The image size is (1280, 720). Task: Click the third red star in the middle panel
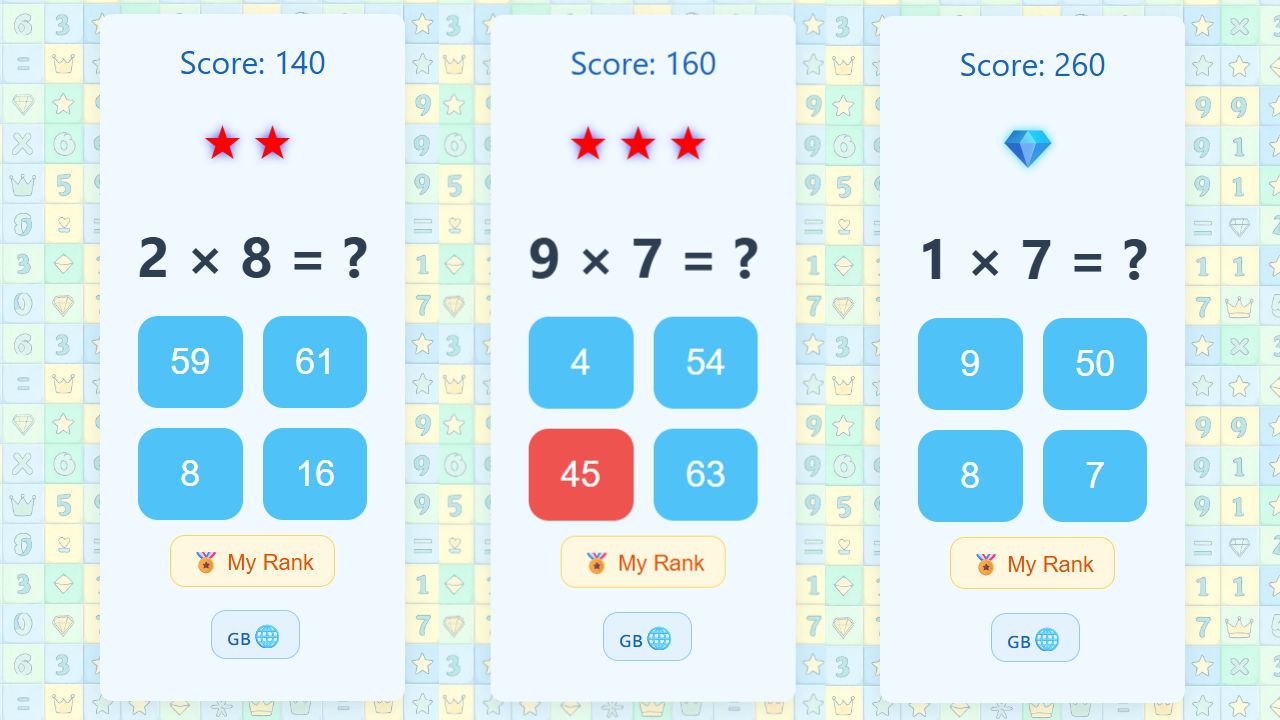tap(690, 143)
